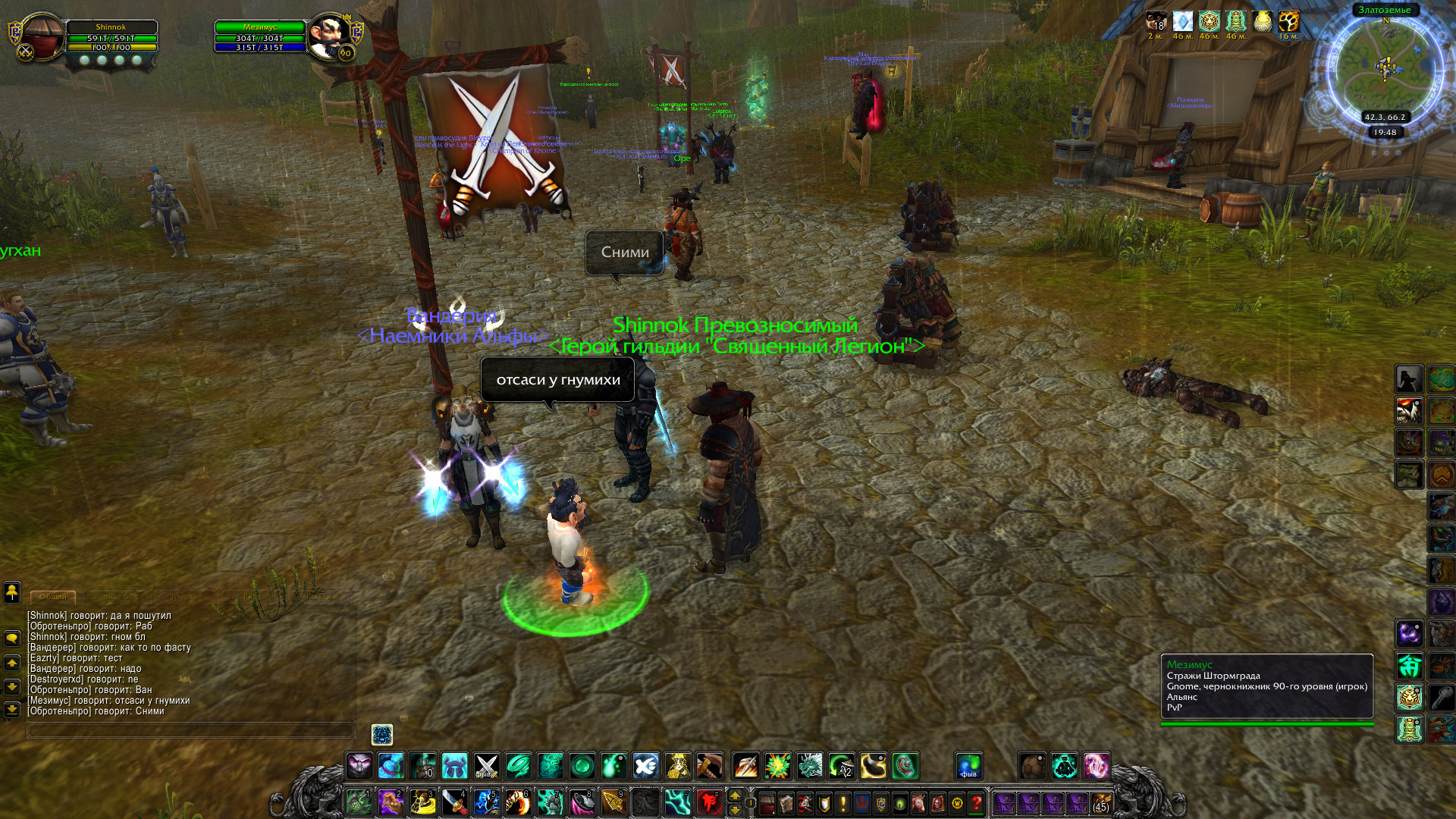Open the social friends button

[12, 591]
